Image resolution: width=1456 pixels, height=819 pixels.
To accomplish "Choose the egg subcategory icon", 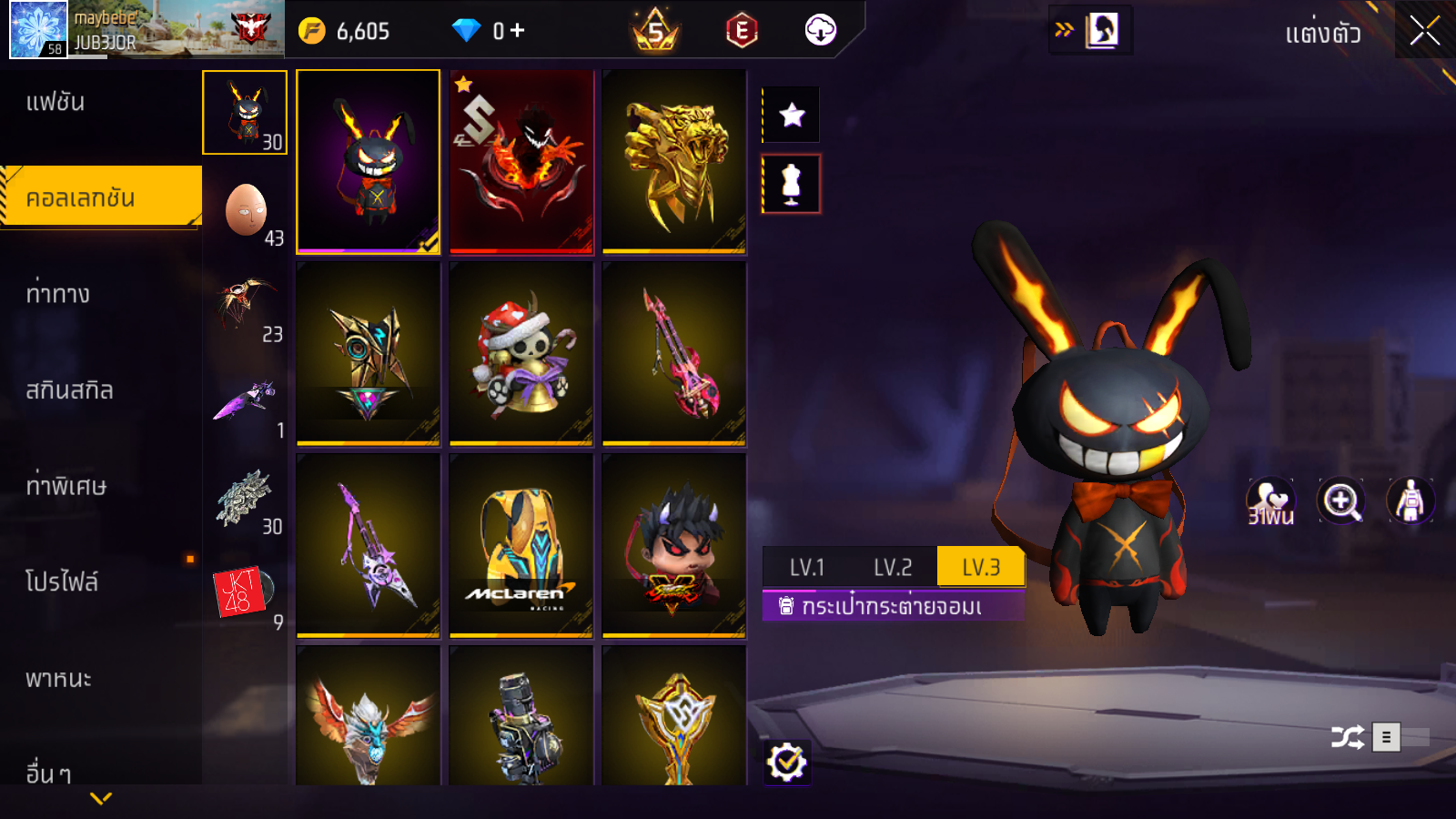I will pyautogui.click(x=246, y=211).
